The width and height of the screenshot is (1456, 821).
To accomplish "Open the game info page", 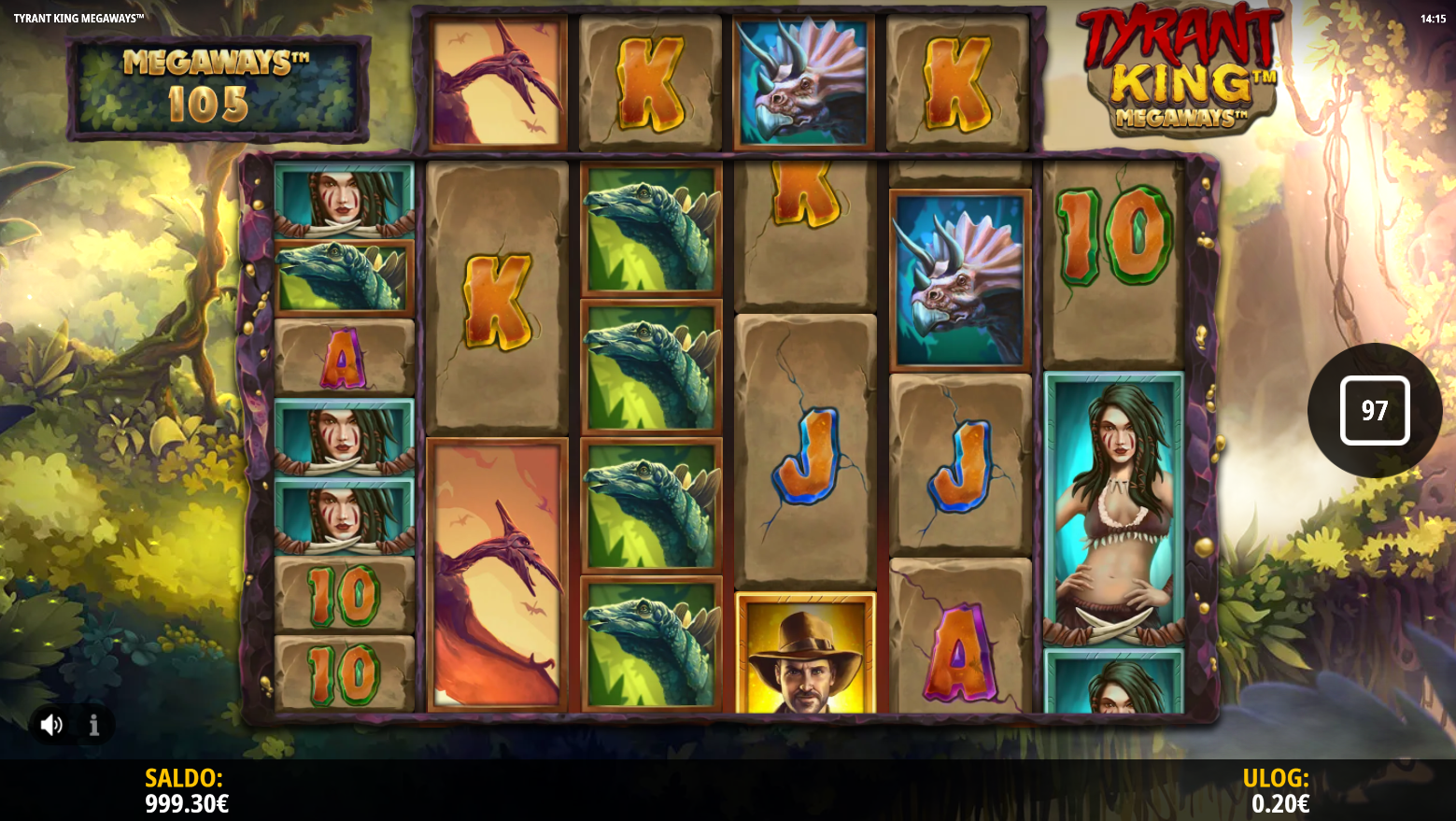I will [x=94, y=725].
